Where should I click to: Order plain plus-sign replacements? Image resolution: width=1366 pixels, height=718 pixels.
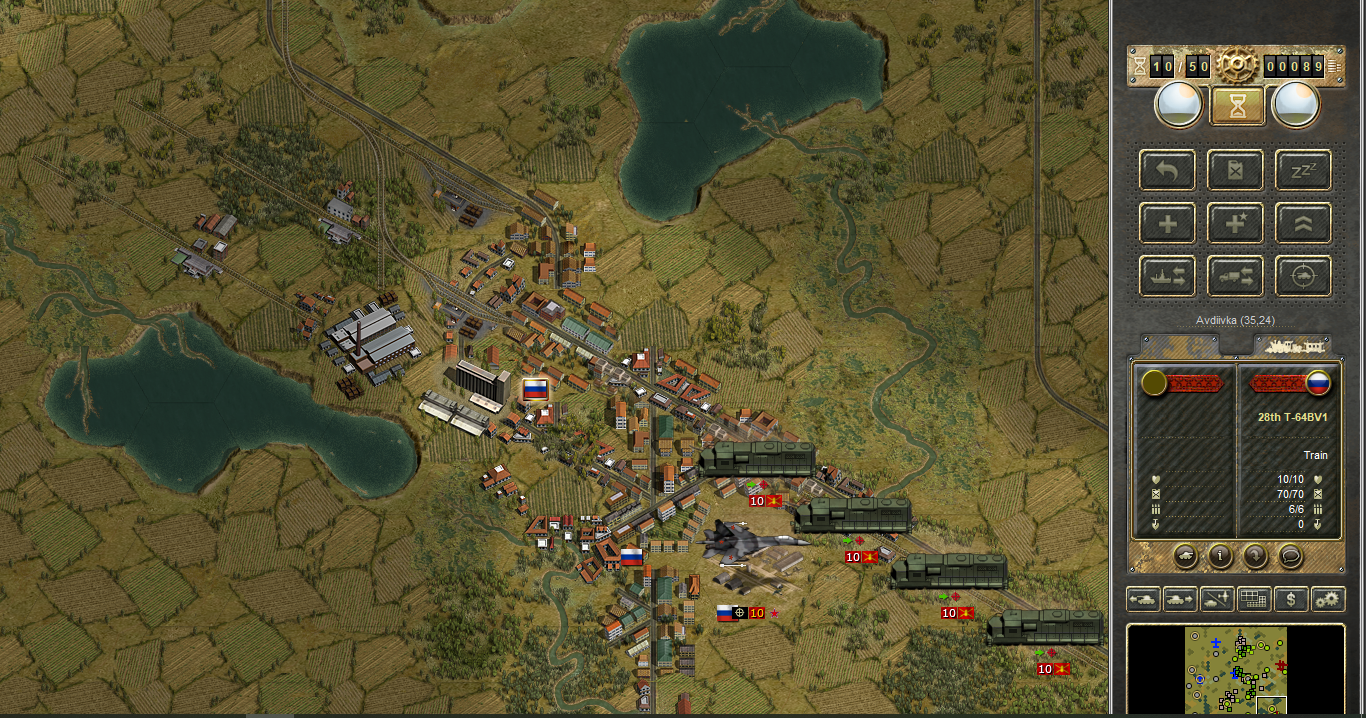point(1168,223)
